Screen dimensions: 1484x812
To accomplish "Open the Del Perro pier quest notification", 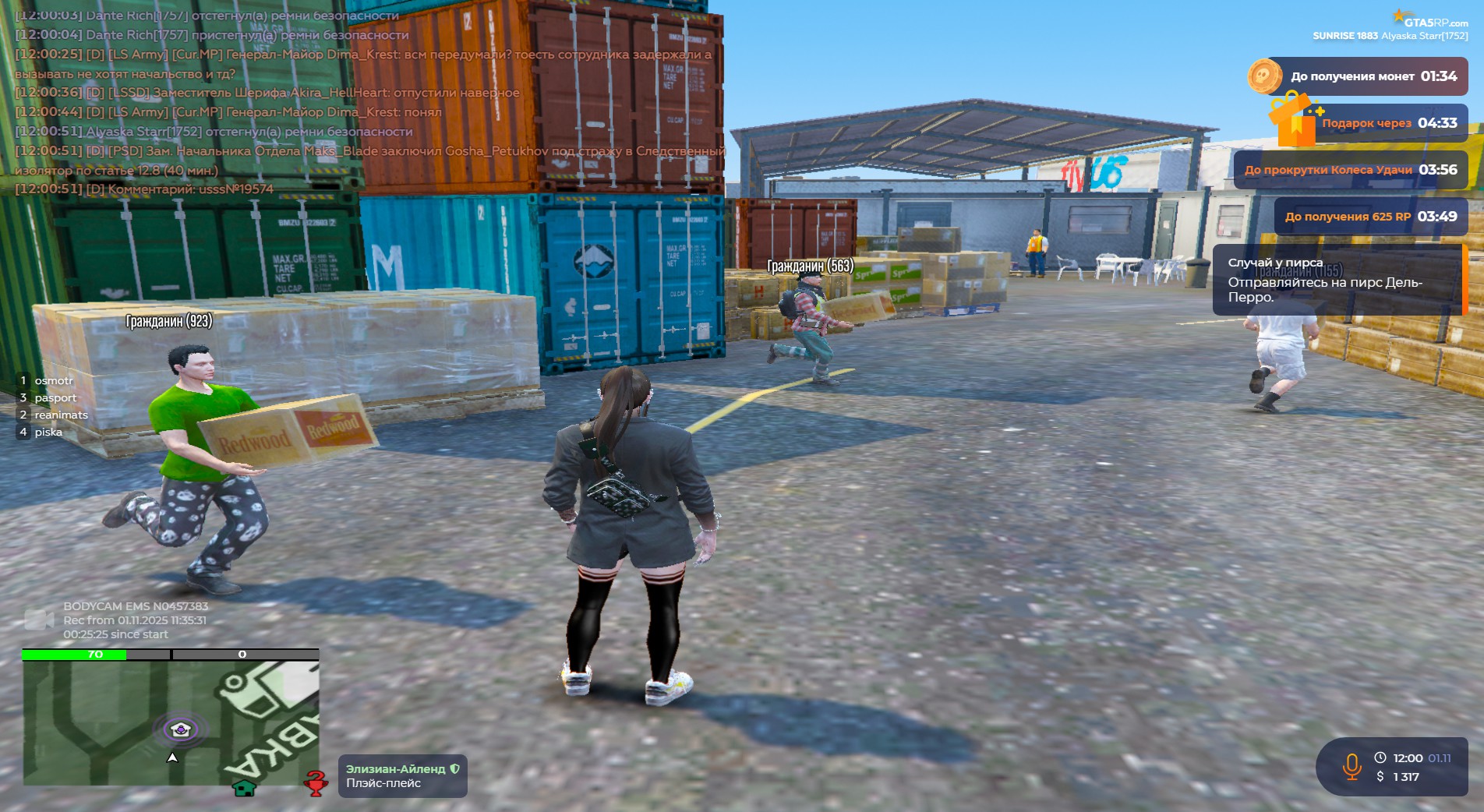I will pyautogui.click(x=1337, y=281).
